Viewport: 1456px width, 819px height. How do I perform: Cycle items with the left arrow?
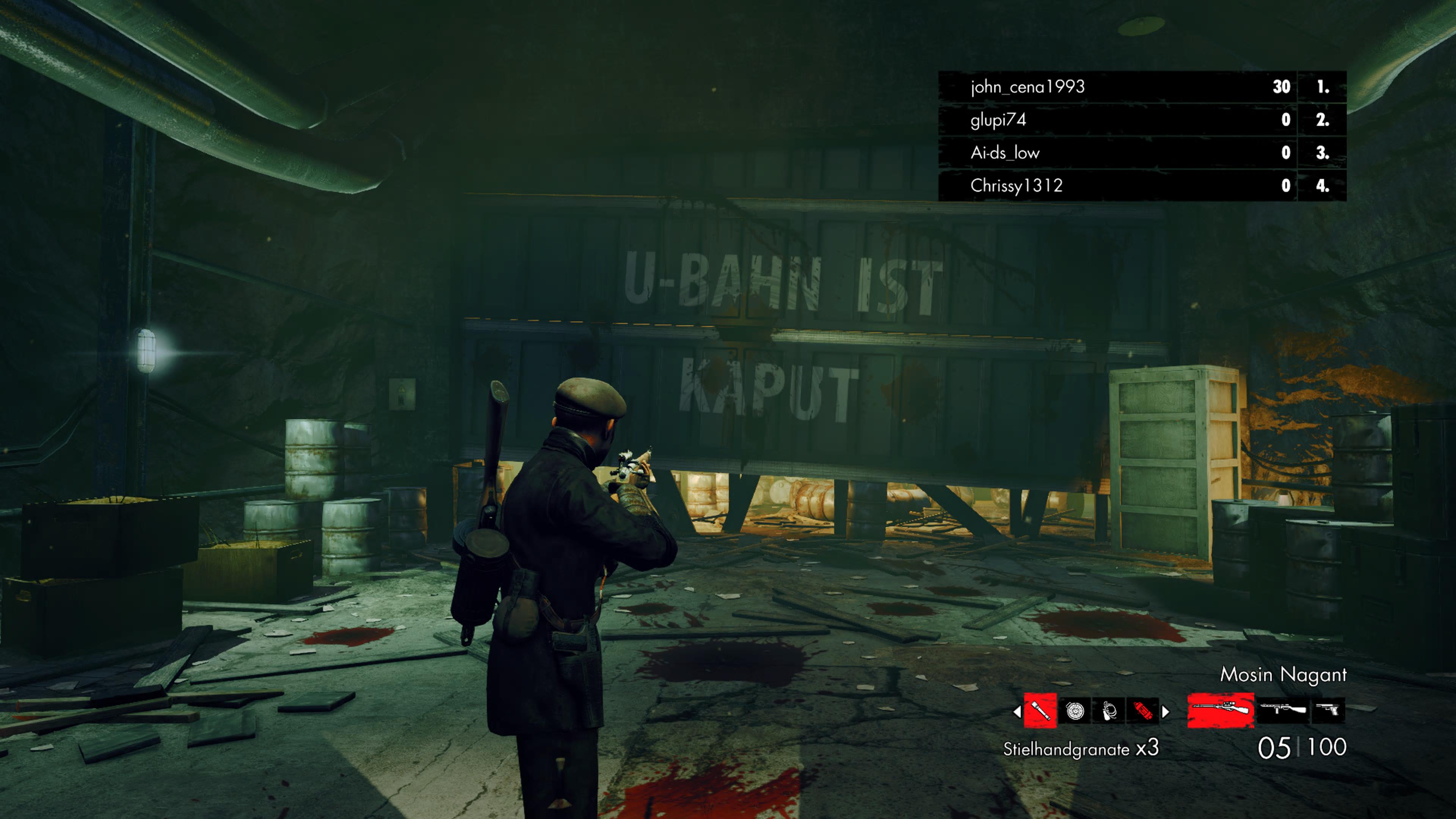pos(1017,712)
